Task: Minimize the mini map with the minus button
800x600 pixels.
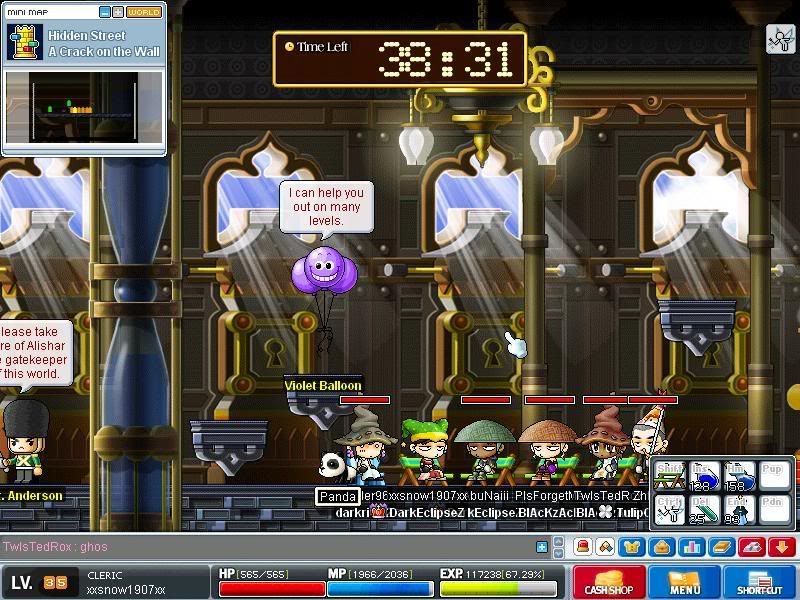Action: [104, 12]
